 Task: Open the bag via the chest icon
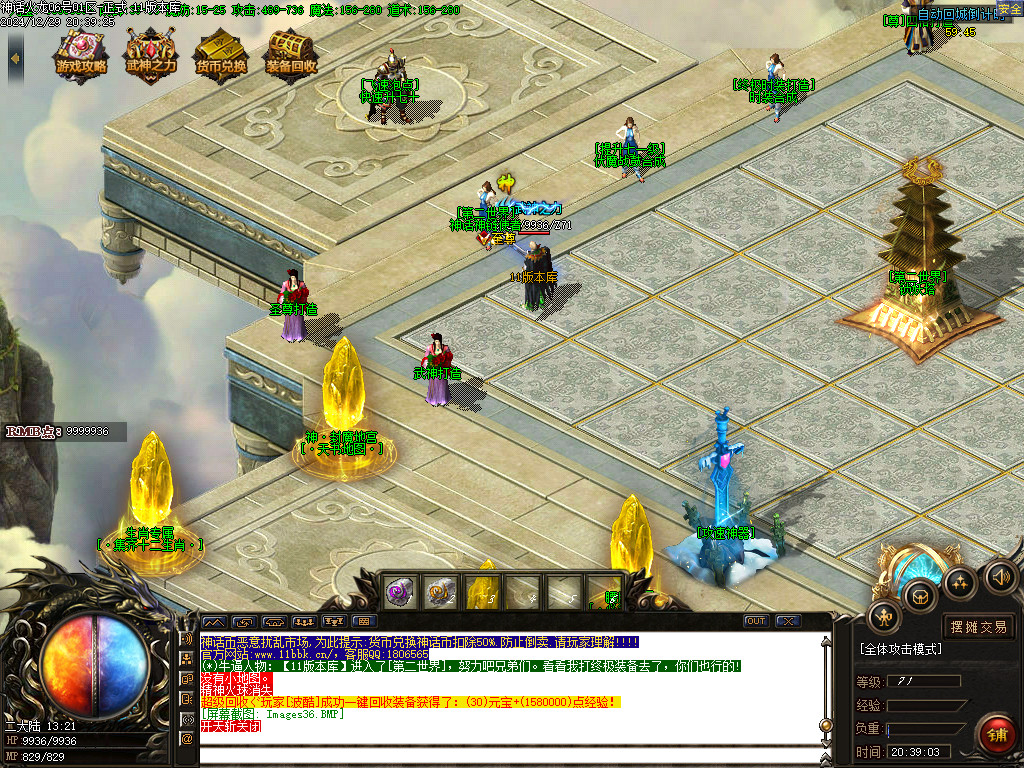(x=920, y=596)
